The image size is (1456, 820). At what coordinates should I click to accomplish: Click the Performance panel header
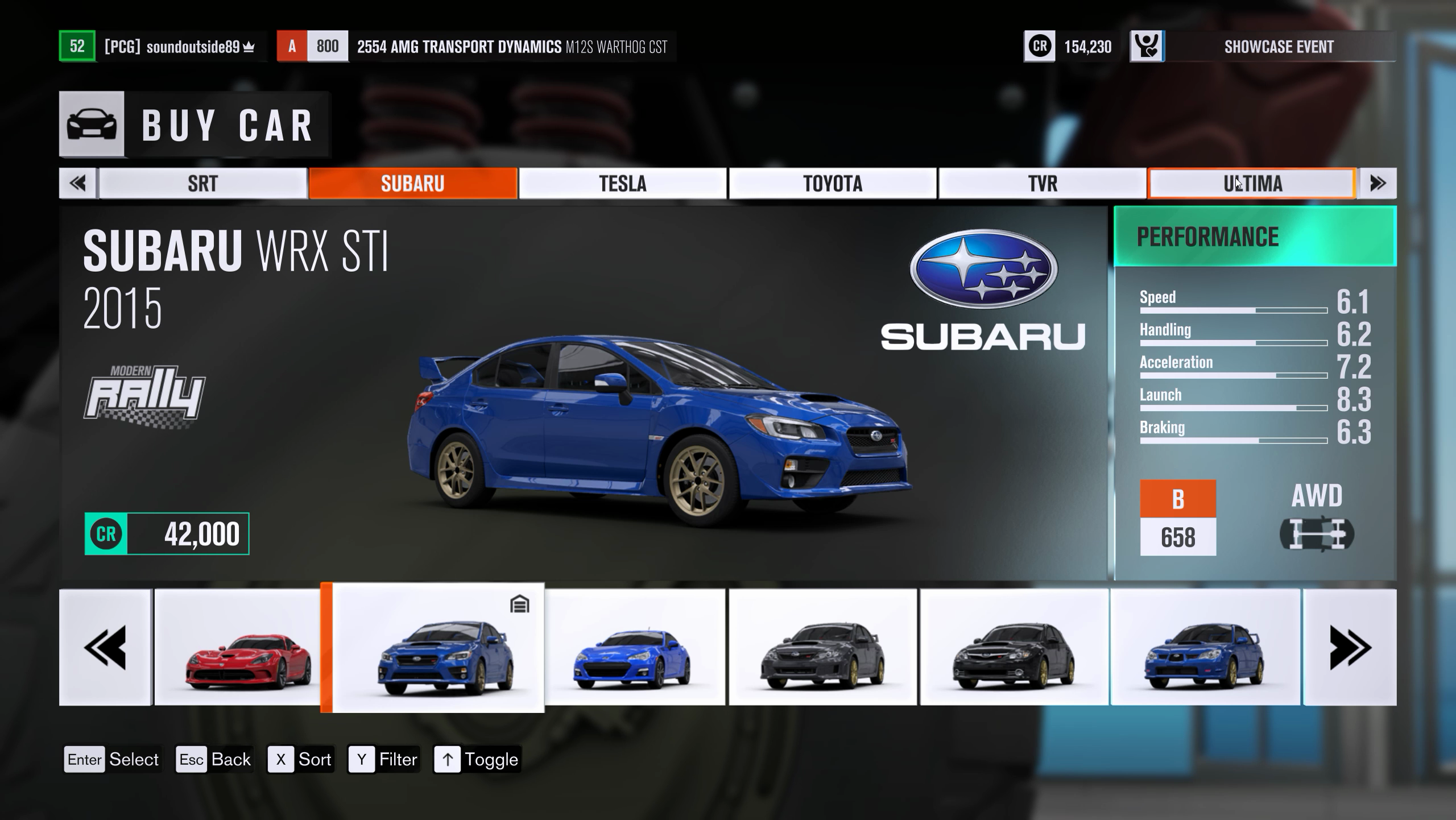1255,237
